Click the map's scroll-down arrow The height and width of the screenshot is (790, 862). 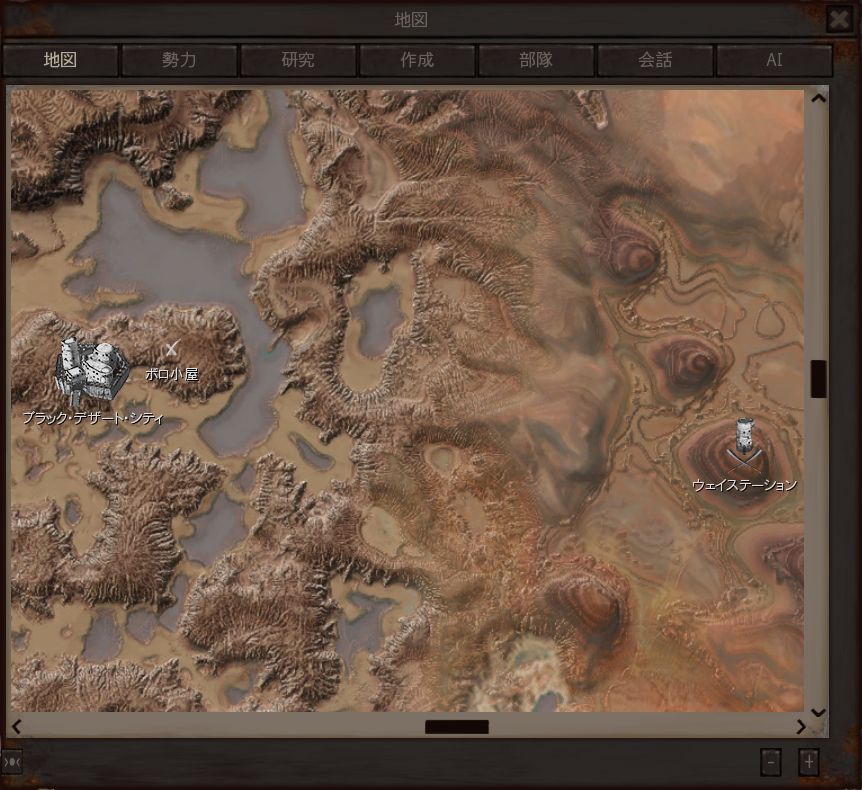(x=818, y=712)
